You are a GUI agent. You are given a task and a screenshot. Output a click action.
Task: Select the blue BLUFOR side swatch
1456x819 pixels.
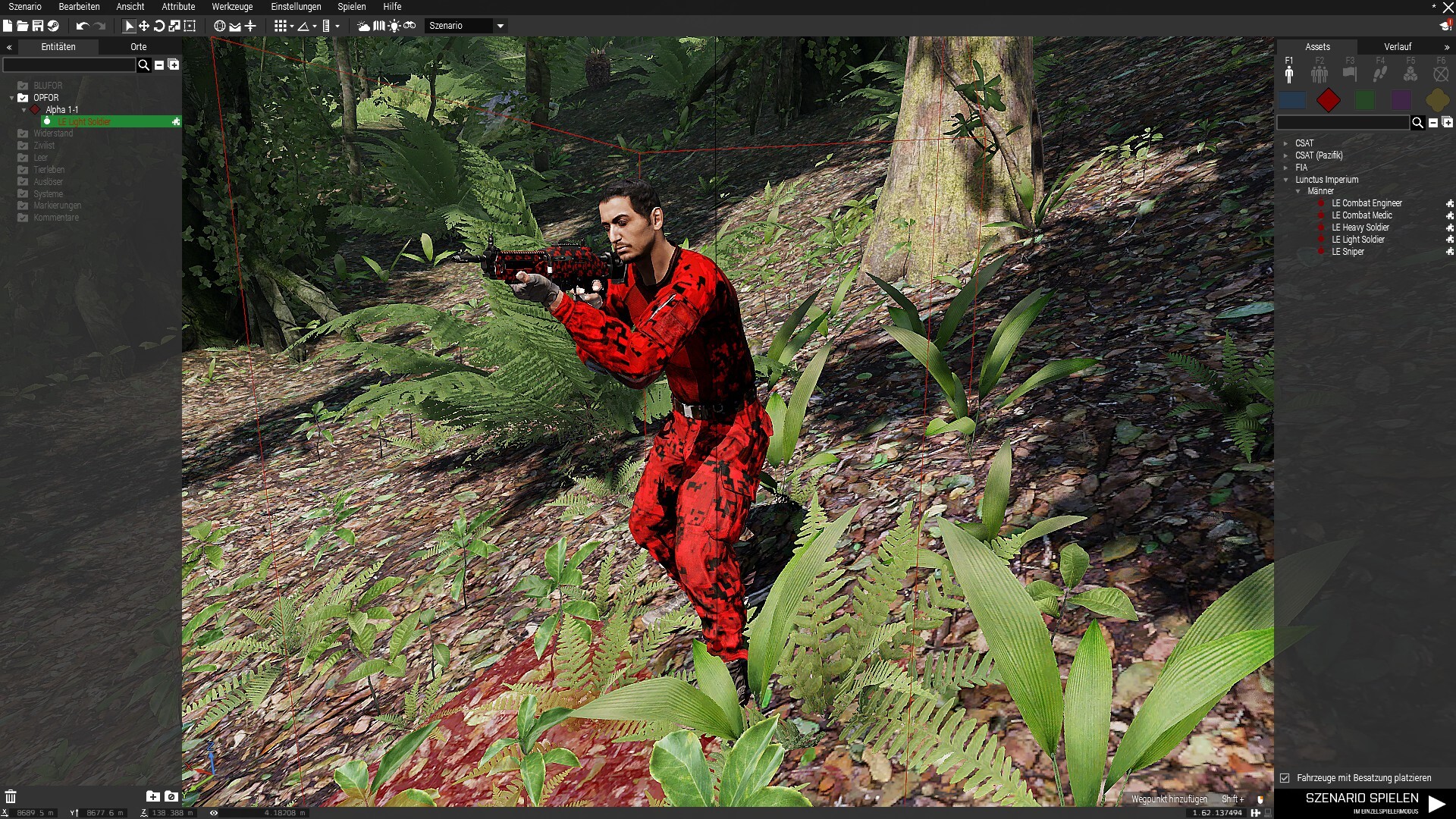click(1292, 100)
